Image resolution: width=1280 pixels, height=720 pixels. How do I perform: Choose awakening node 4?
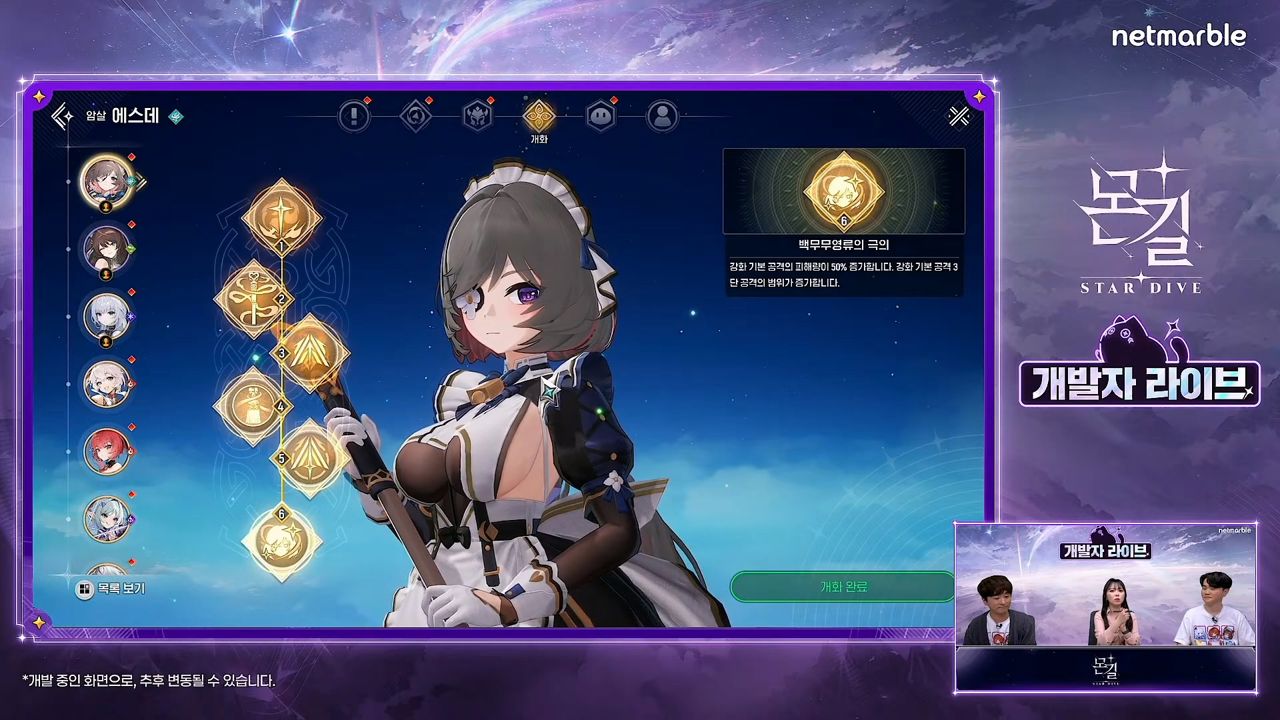253,405
